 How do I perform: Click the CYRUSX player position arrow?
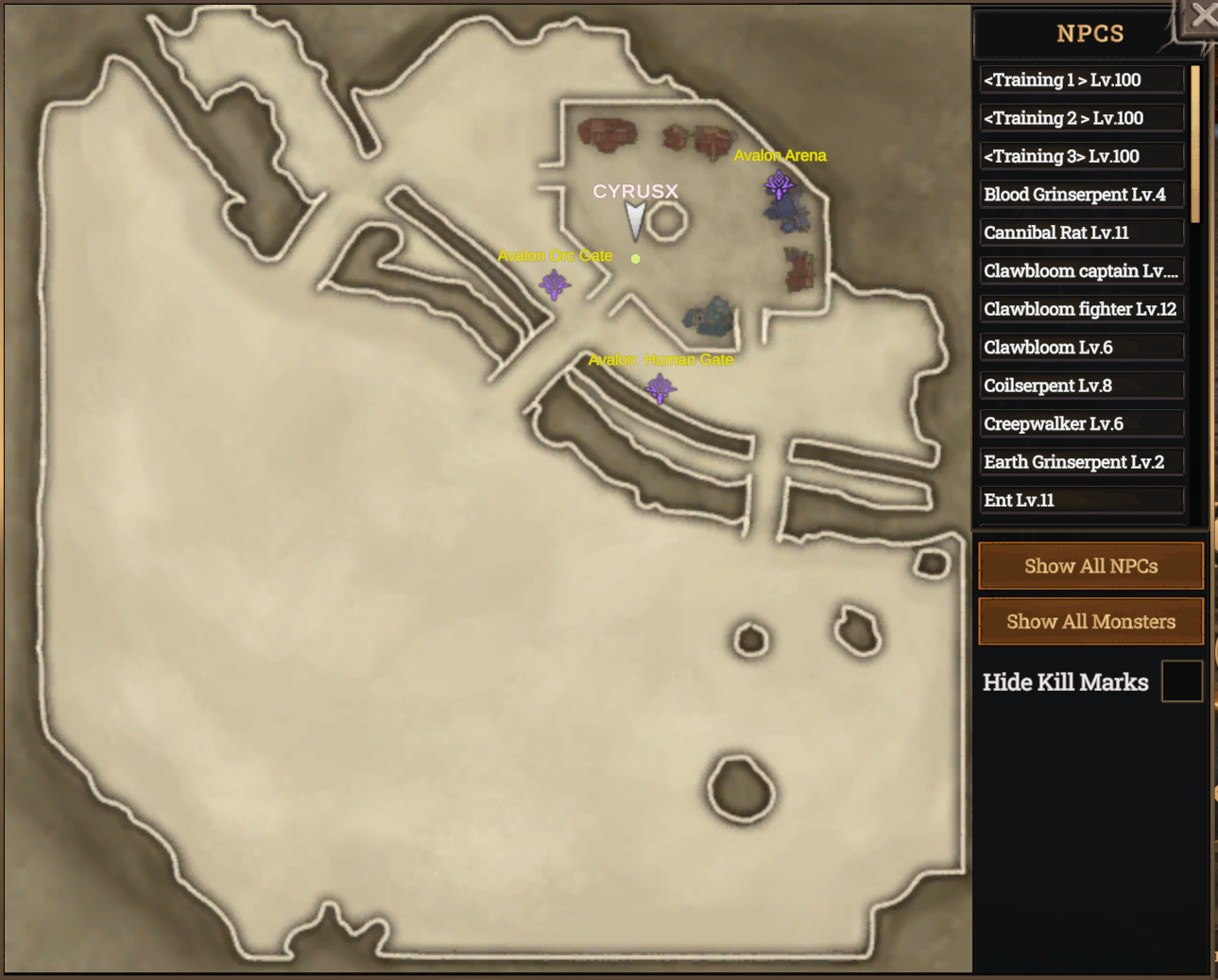(x=635, y=219)
